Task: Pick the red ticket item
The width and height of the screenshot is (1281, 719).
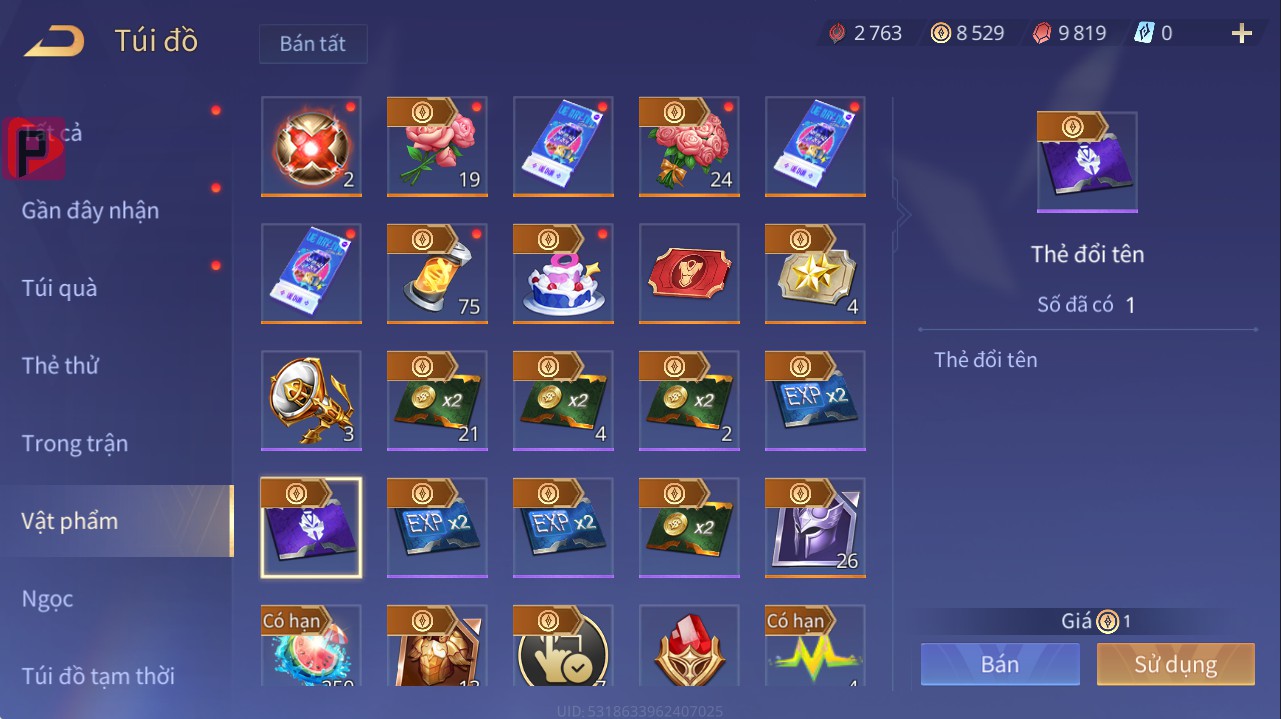Action: click(689, 273)
